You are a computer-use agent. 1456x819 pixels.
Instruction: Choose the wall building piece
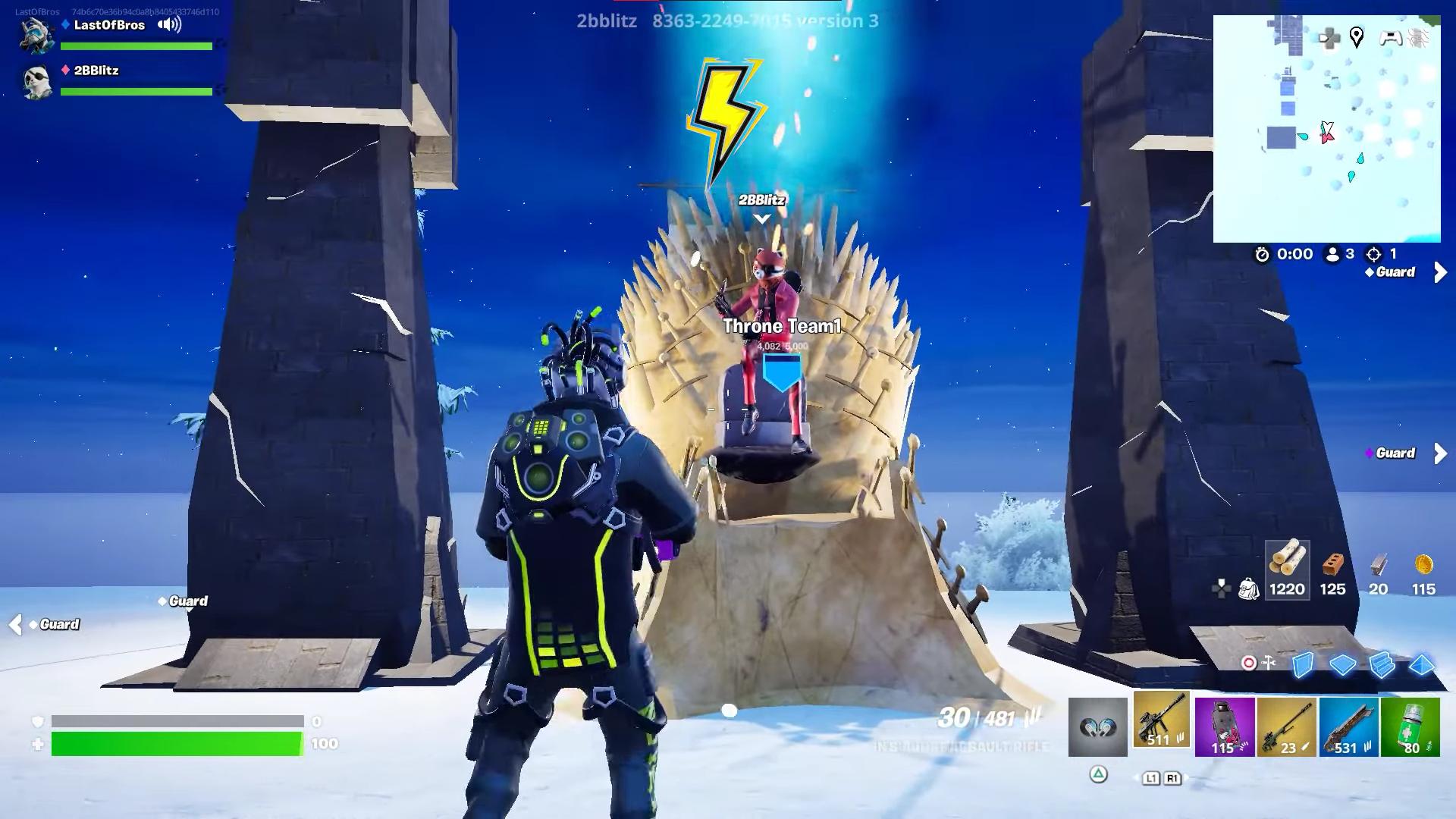pos(1303,664)
